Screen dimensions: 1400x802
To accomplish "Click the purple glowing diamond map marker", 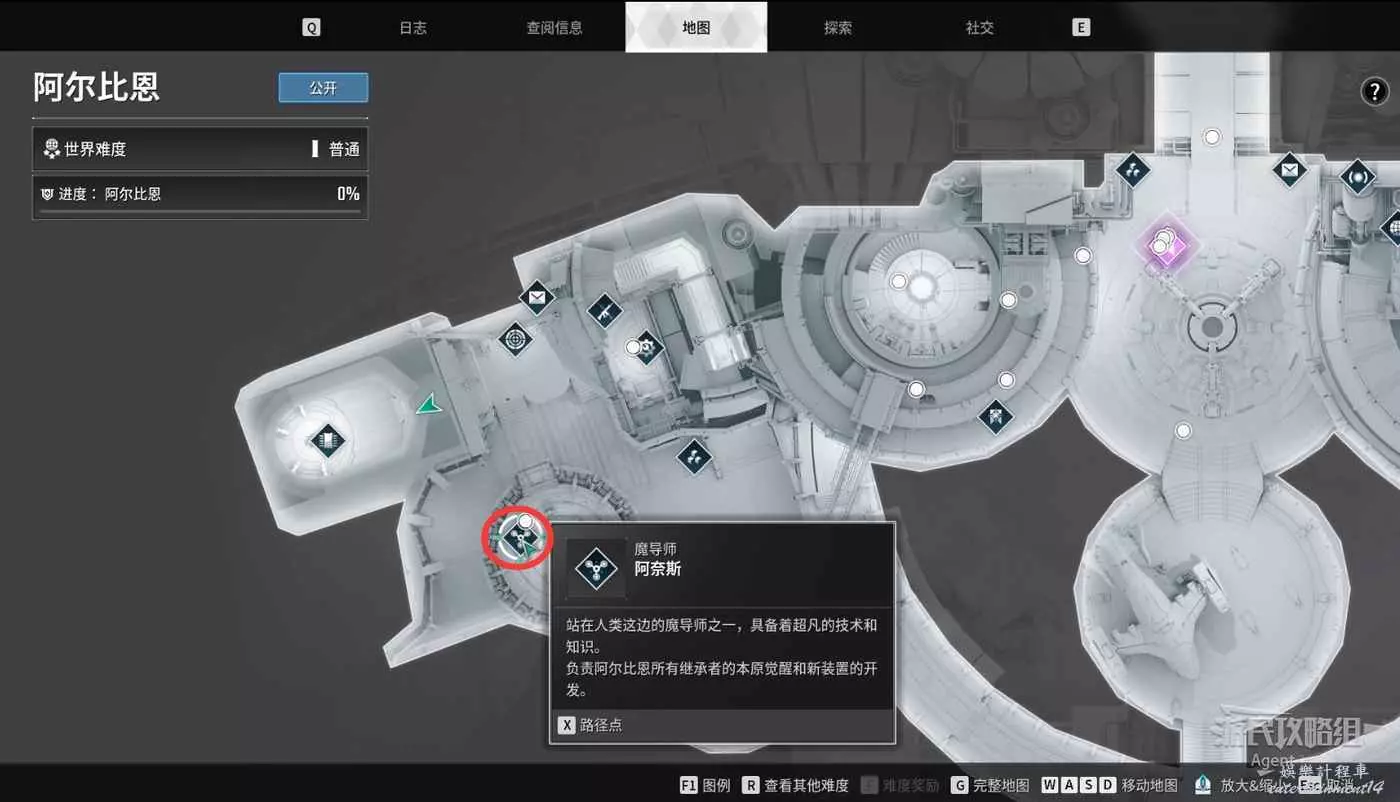I will click(1164, 243).
